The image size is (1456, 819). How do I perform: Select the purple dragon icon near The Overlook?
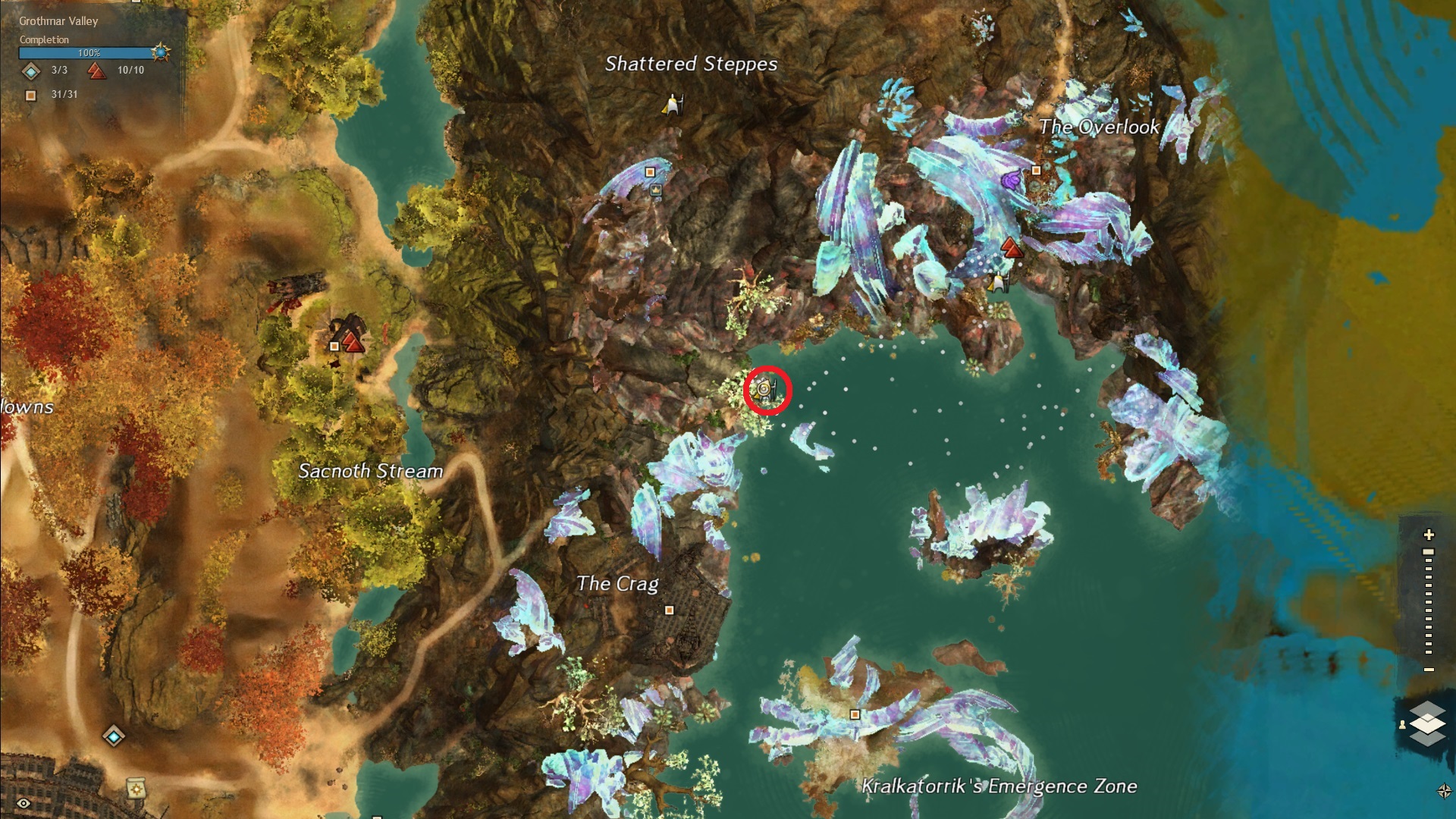(x=1010, y=180)
